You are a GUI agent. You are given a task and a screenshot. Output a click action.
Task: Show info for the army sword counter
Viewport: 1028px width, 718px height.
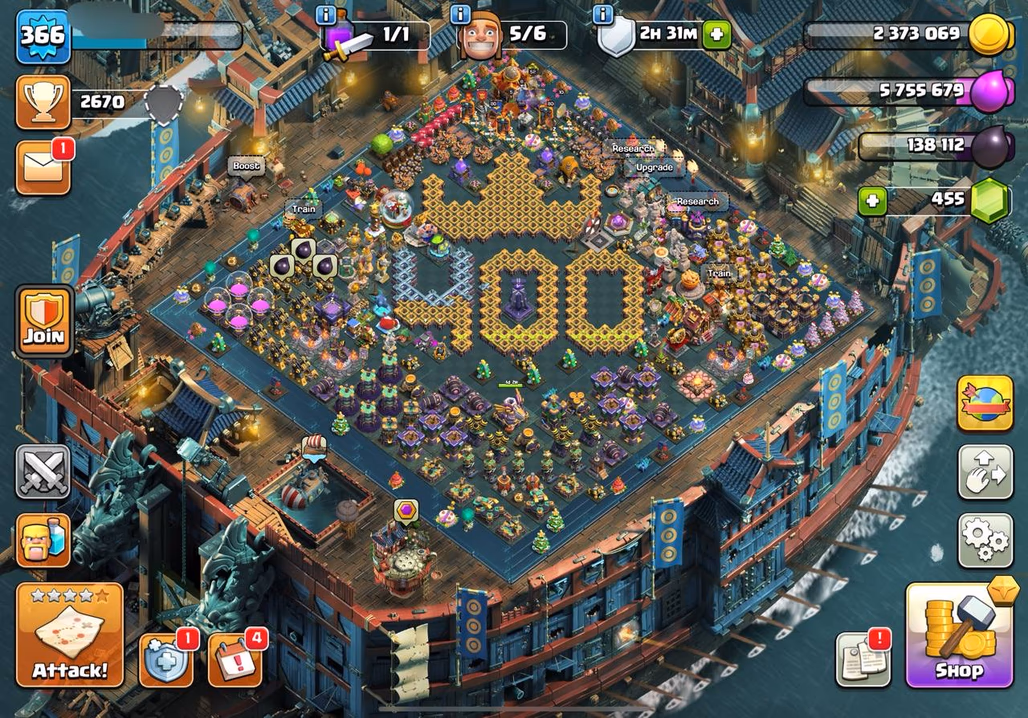tap(325, 15)
